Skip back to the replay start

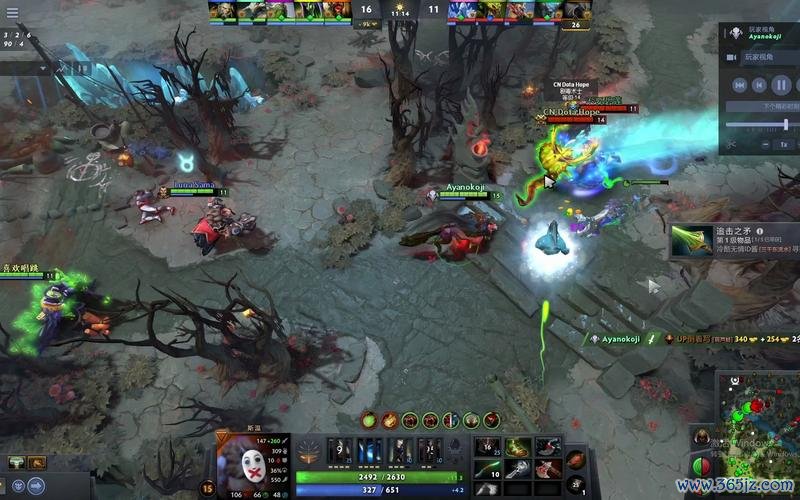coord(738,85)
